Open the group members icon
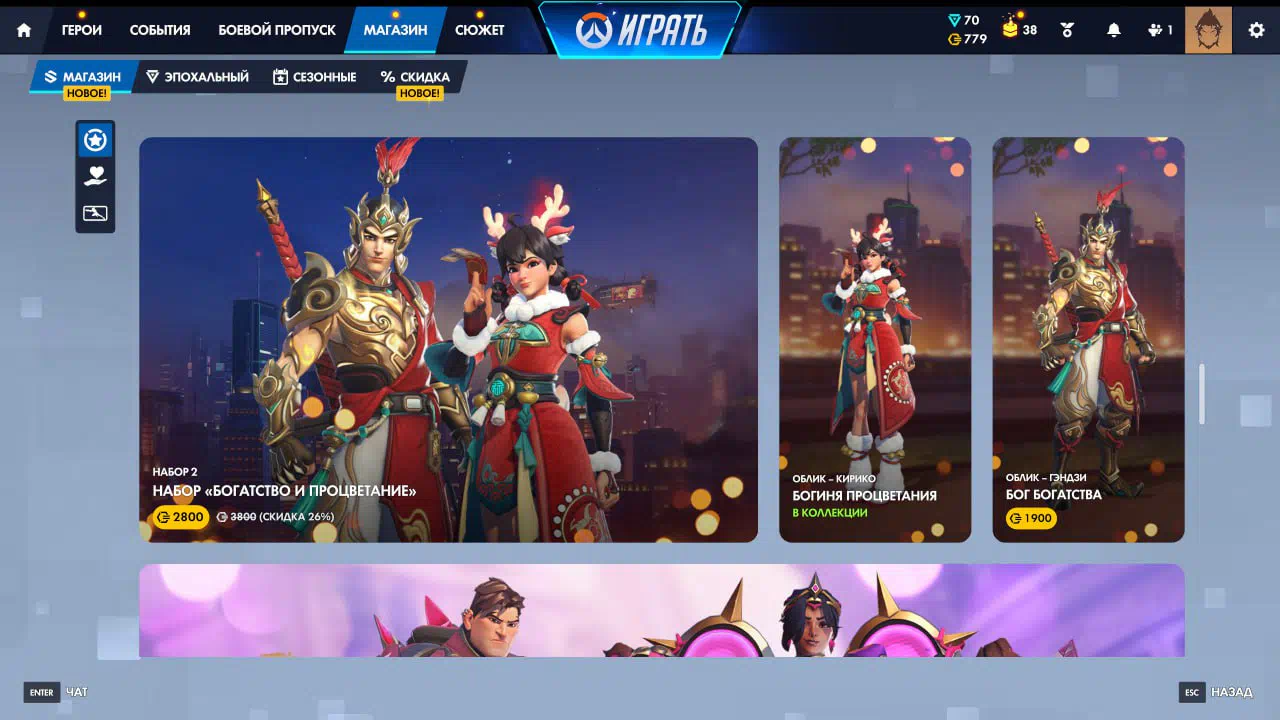The image size is (1280, 720). [1160, 30]
